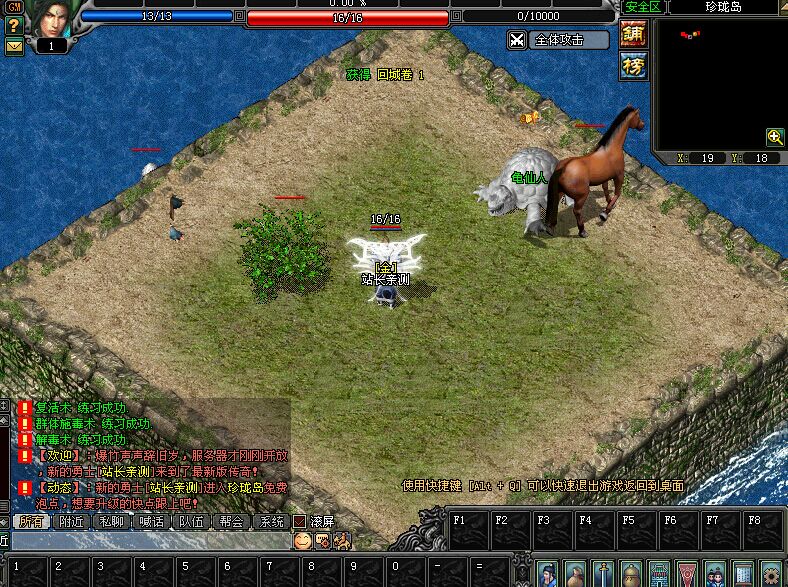
Task: Switch to the 系统 chat tab
Action: coord(271,521)
